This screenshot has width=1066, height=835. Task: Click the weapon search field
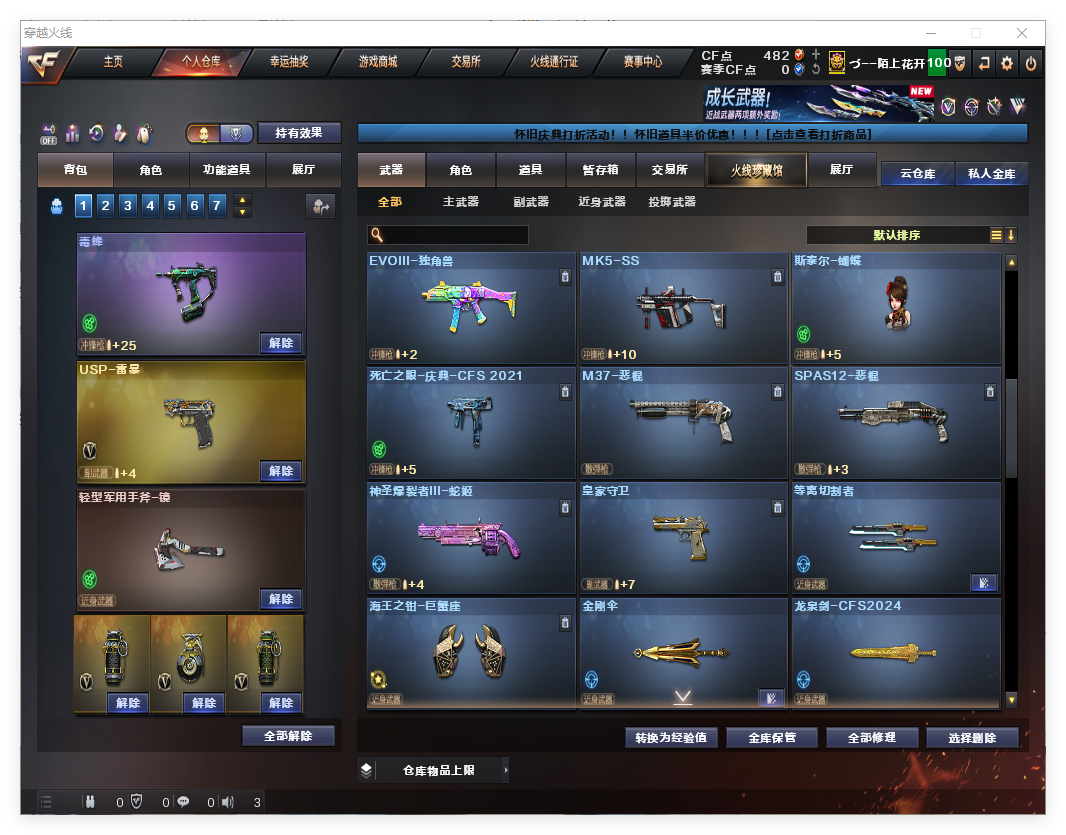456,235
